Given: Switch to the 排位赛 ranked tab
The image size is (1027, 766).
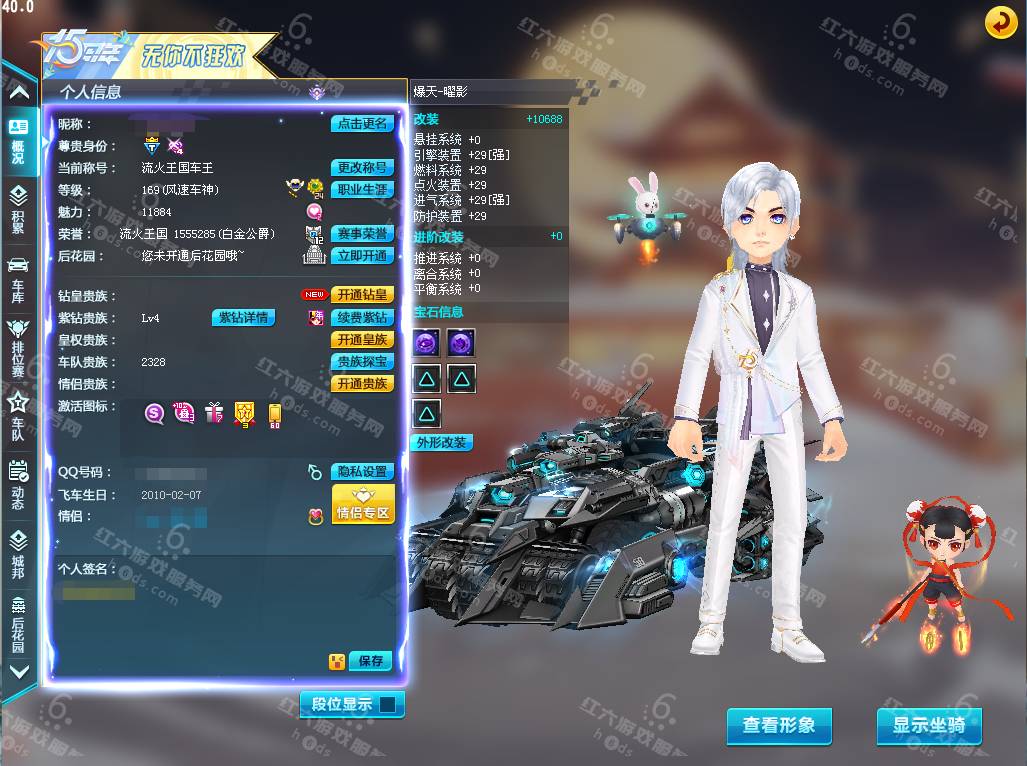Looking at the screenshot, I should coord(18,346).
